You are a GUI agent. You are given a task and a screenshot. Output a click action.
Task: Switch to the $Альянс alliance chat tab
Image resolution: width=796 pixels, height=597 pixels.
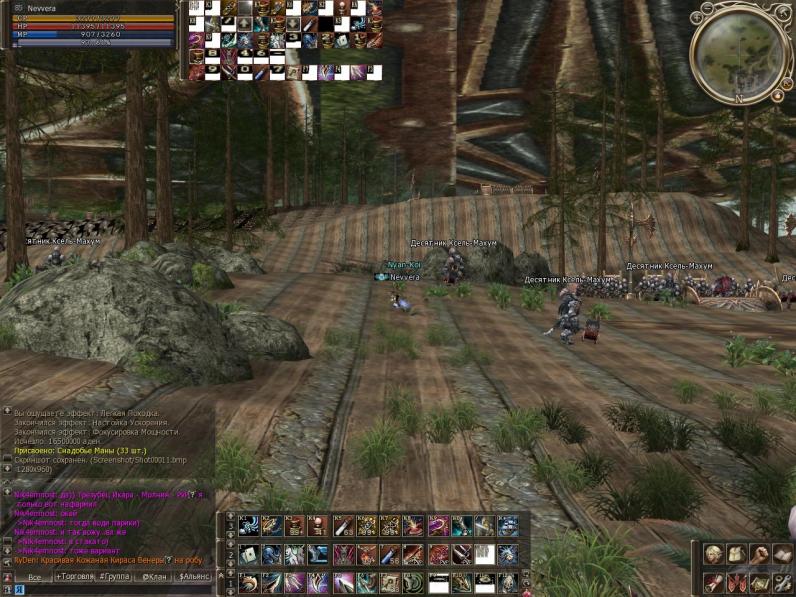(195, 577)
